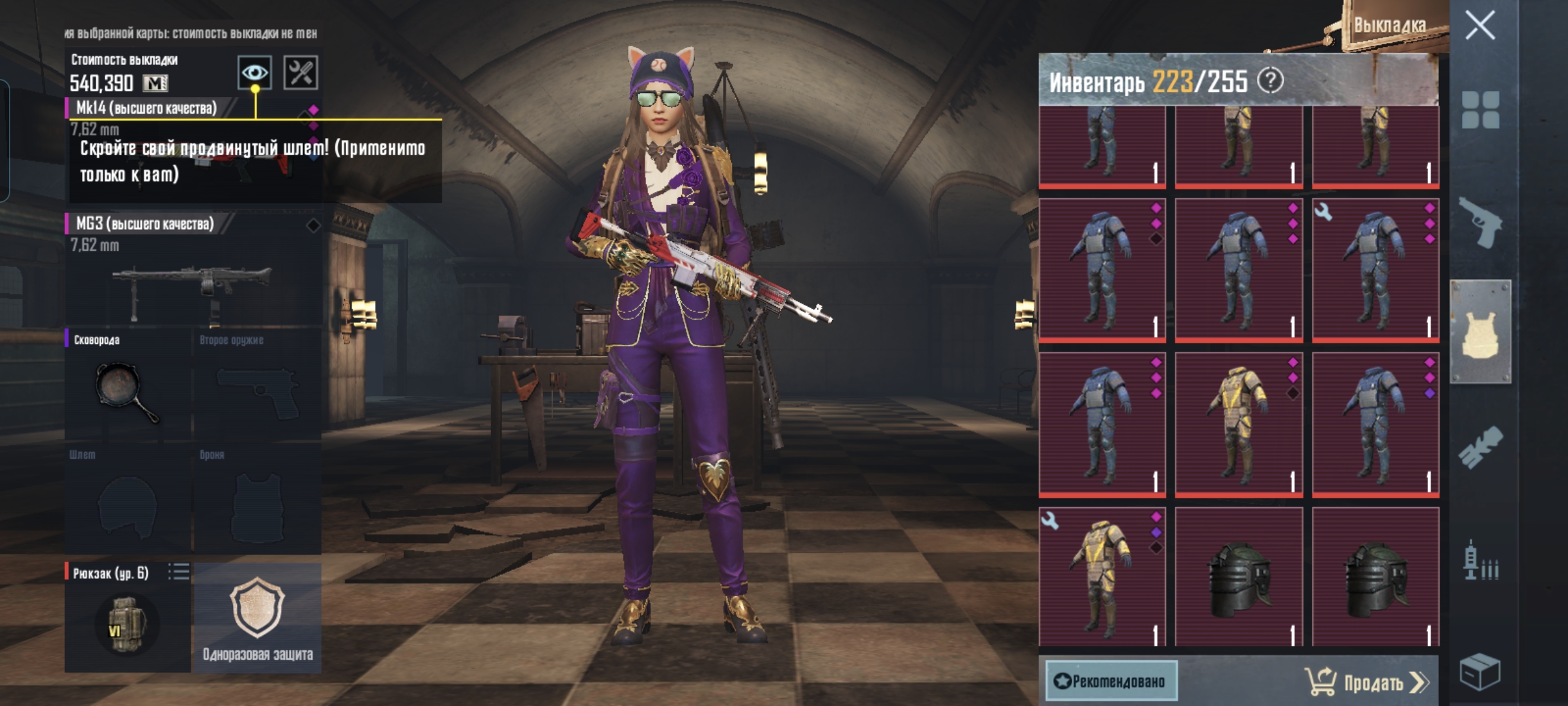
Task: Select the empty armor (Броня) slot
Action: point(257,501)
